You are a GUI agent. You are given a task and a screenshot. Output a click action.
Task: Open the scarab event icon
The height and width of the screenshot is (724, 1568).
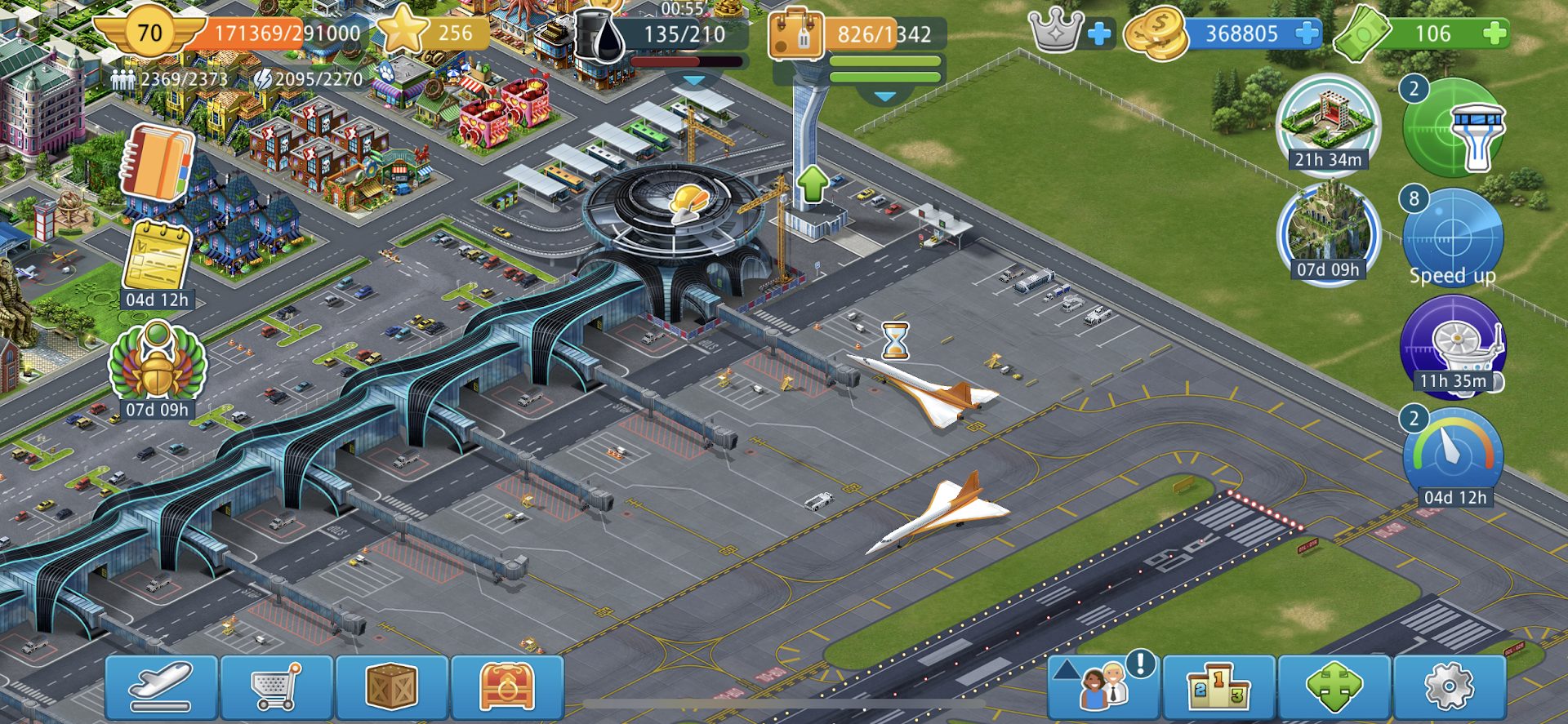(x=158, y=365)
